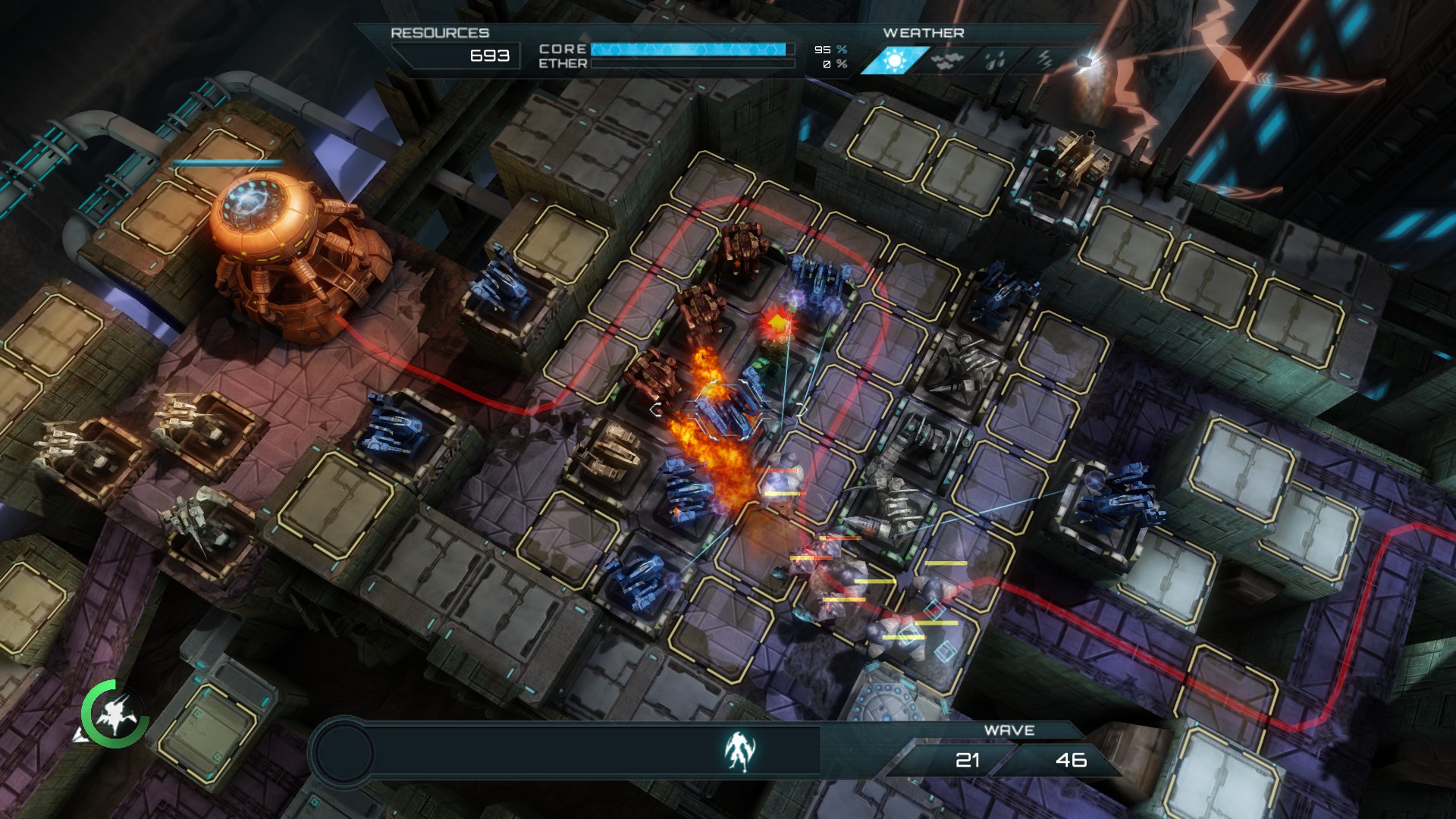
Task: Activate the lightning storm weather icon
Action: point(1045,60)
